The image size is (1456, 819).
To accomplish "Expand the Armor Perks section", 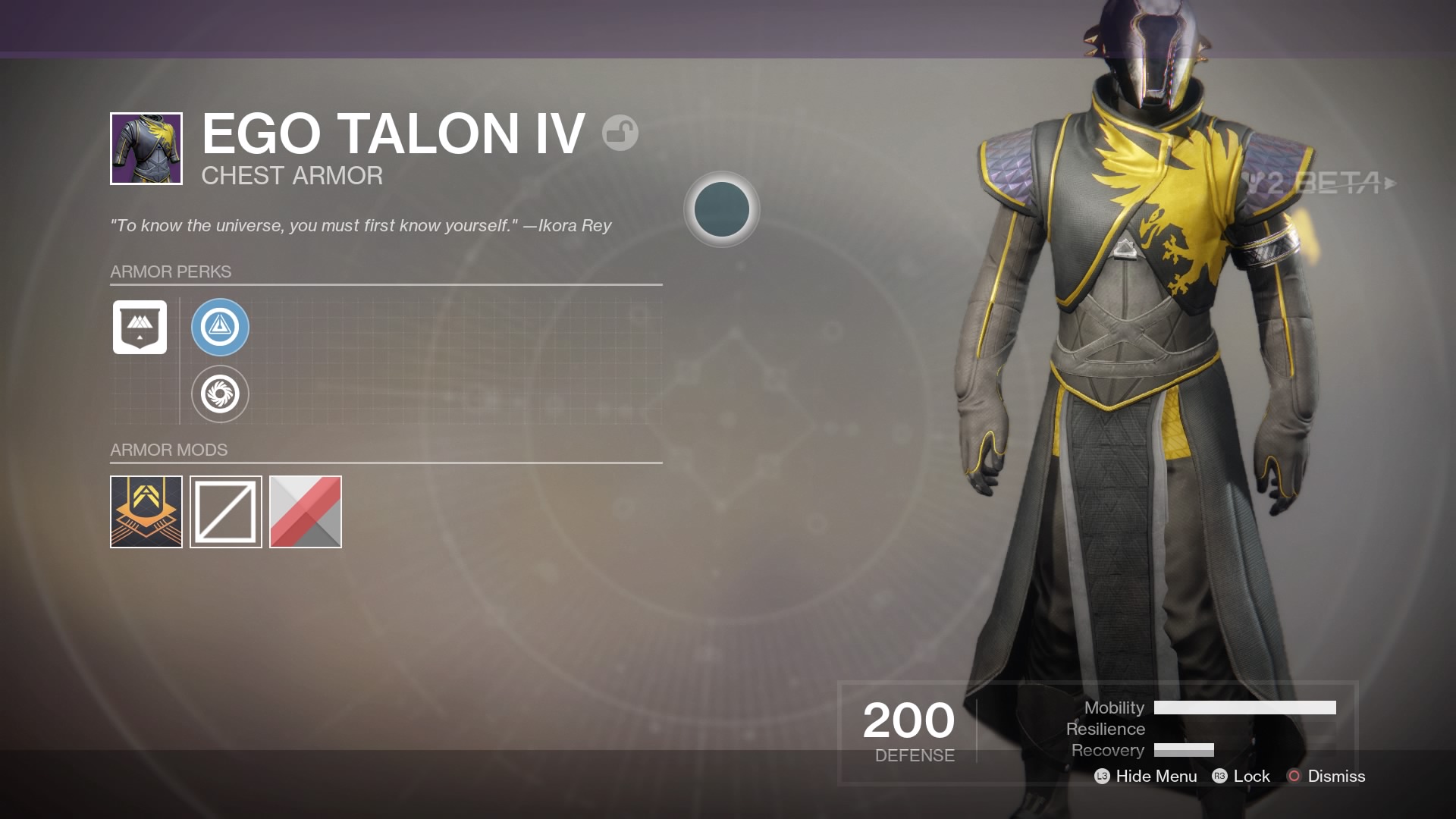I will click(x=171, y=271).
